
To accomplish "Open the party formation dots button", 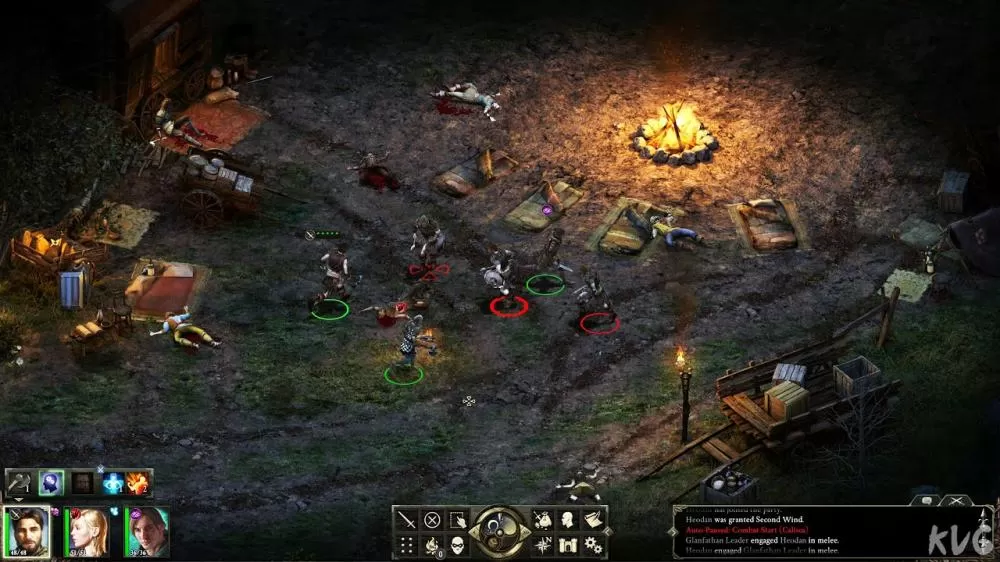I will pos(406,545).
